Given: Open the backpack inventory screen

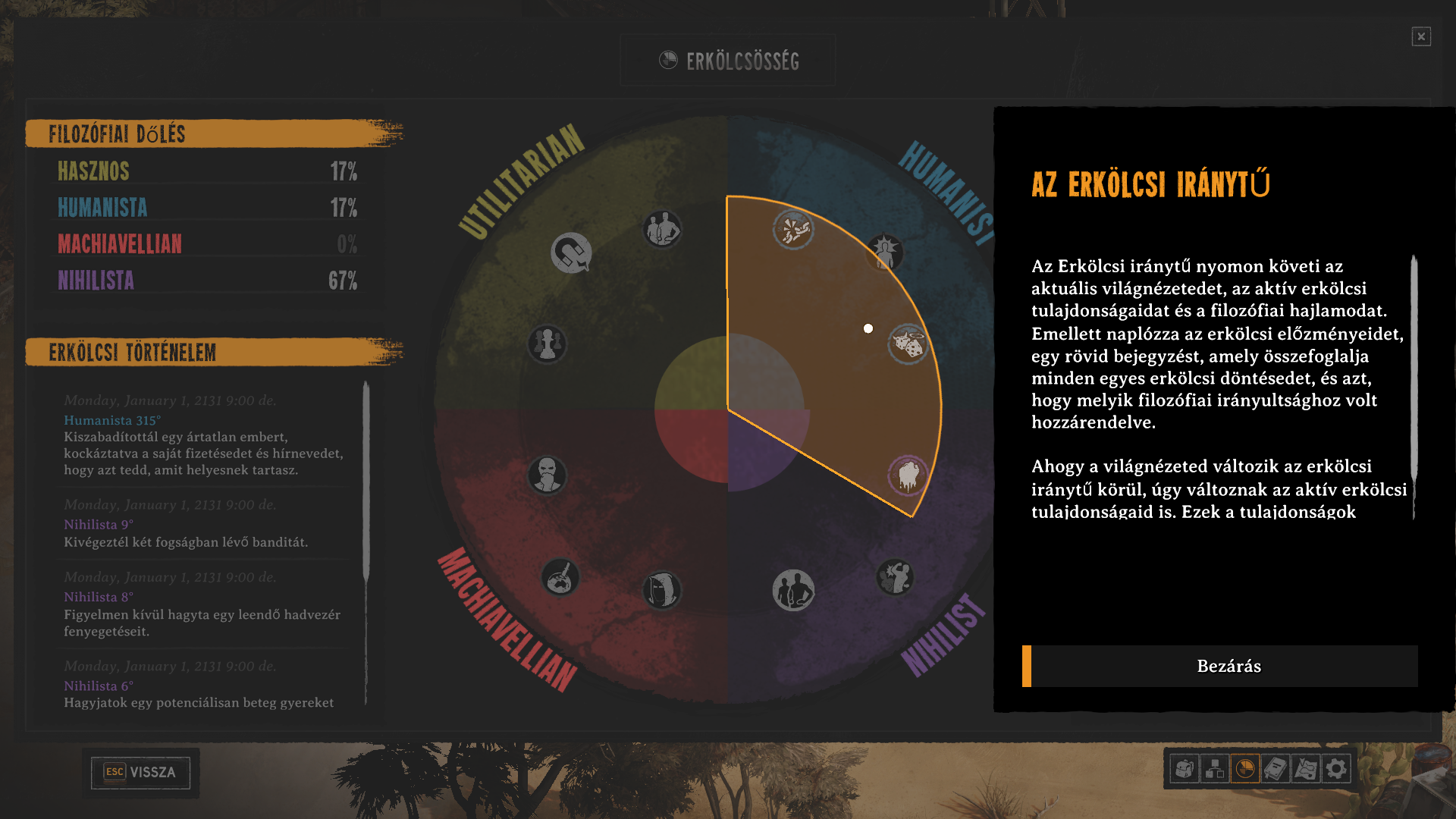Looking at the screenshot, I should click(1185, 769).
